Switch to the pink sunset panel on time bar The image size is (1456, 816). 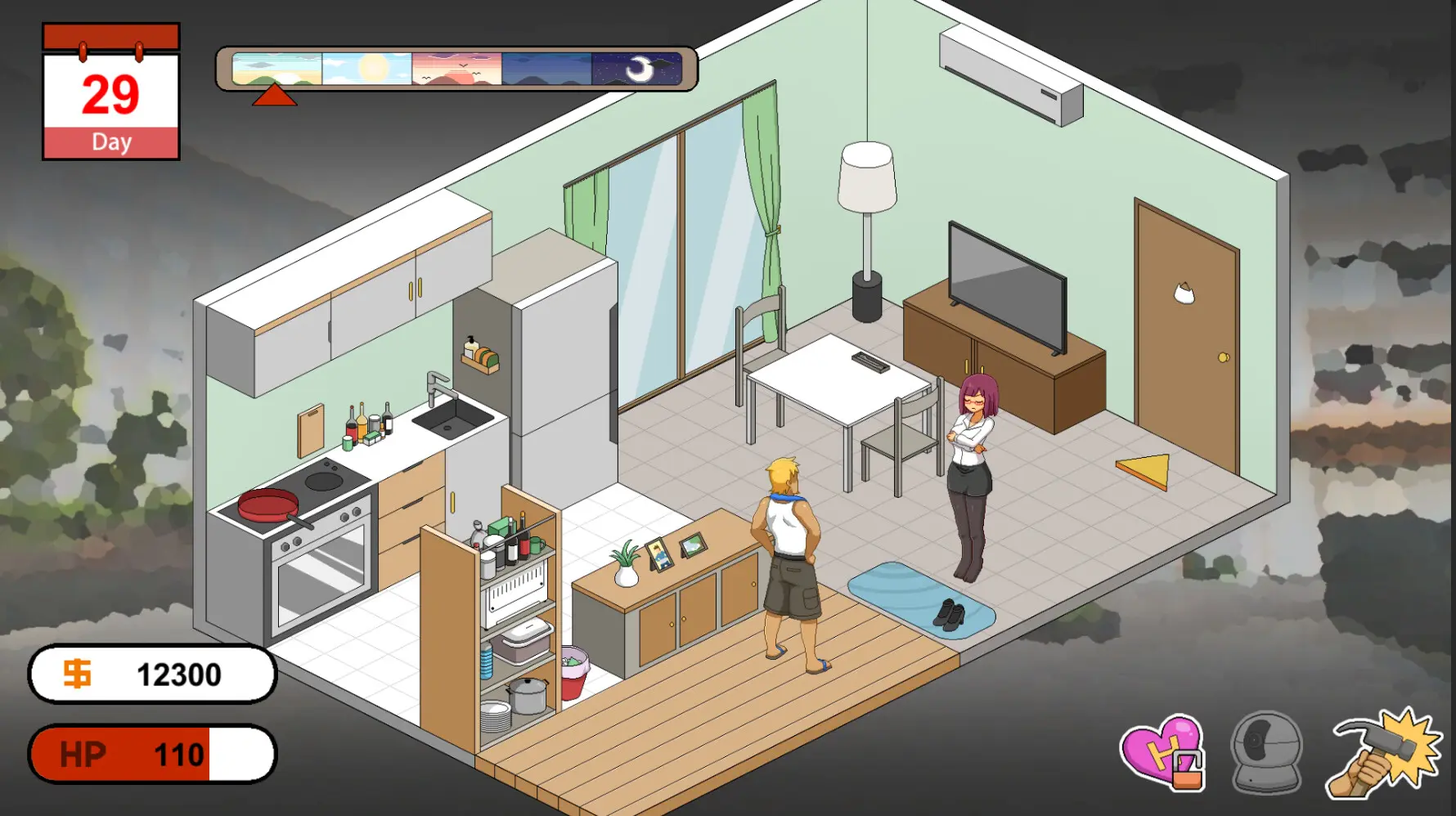click(456, 69)
